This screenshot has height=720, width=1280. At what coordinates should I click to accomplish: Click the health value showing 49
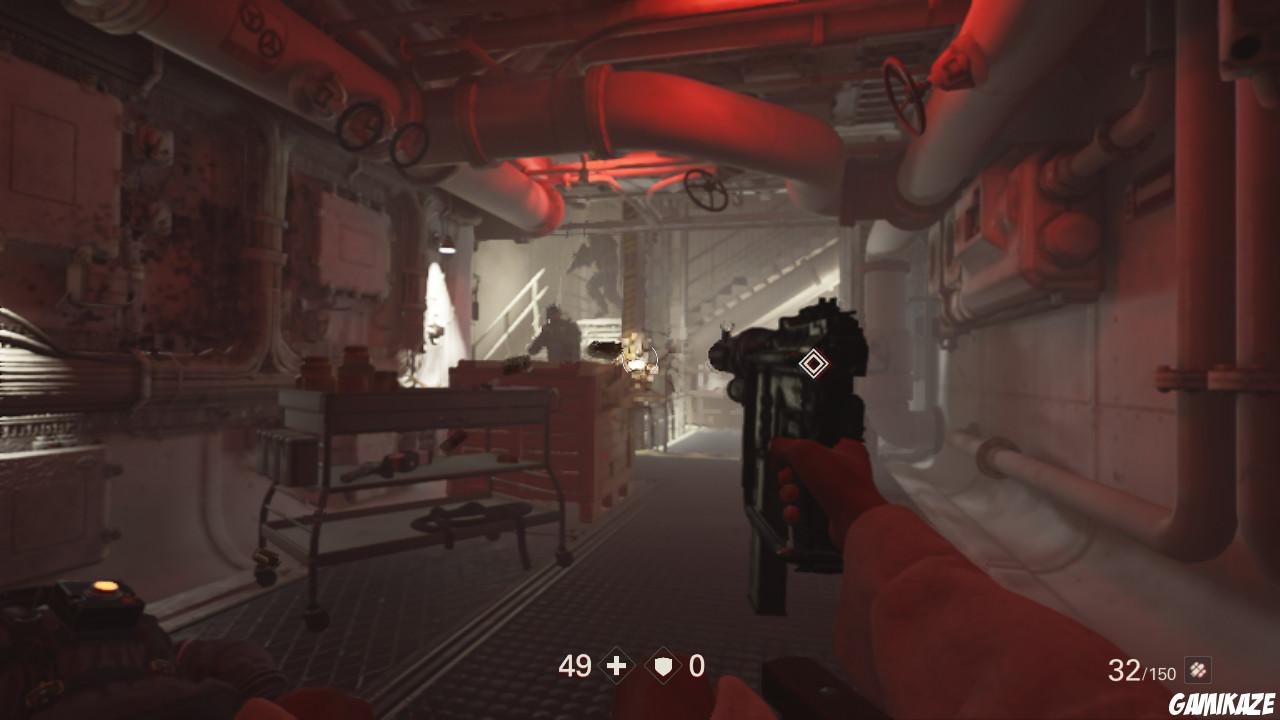click(x=576, y=664)
